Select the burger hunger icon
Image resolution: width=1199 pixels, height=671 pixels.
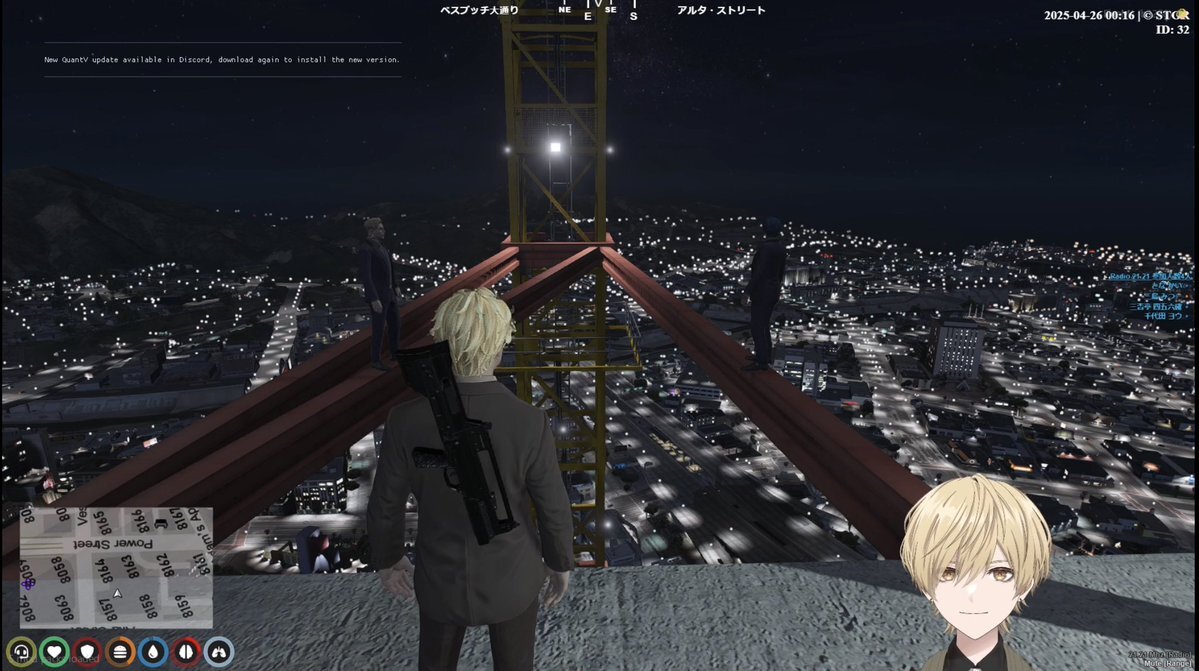click(x=120, y=653)
